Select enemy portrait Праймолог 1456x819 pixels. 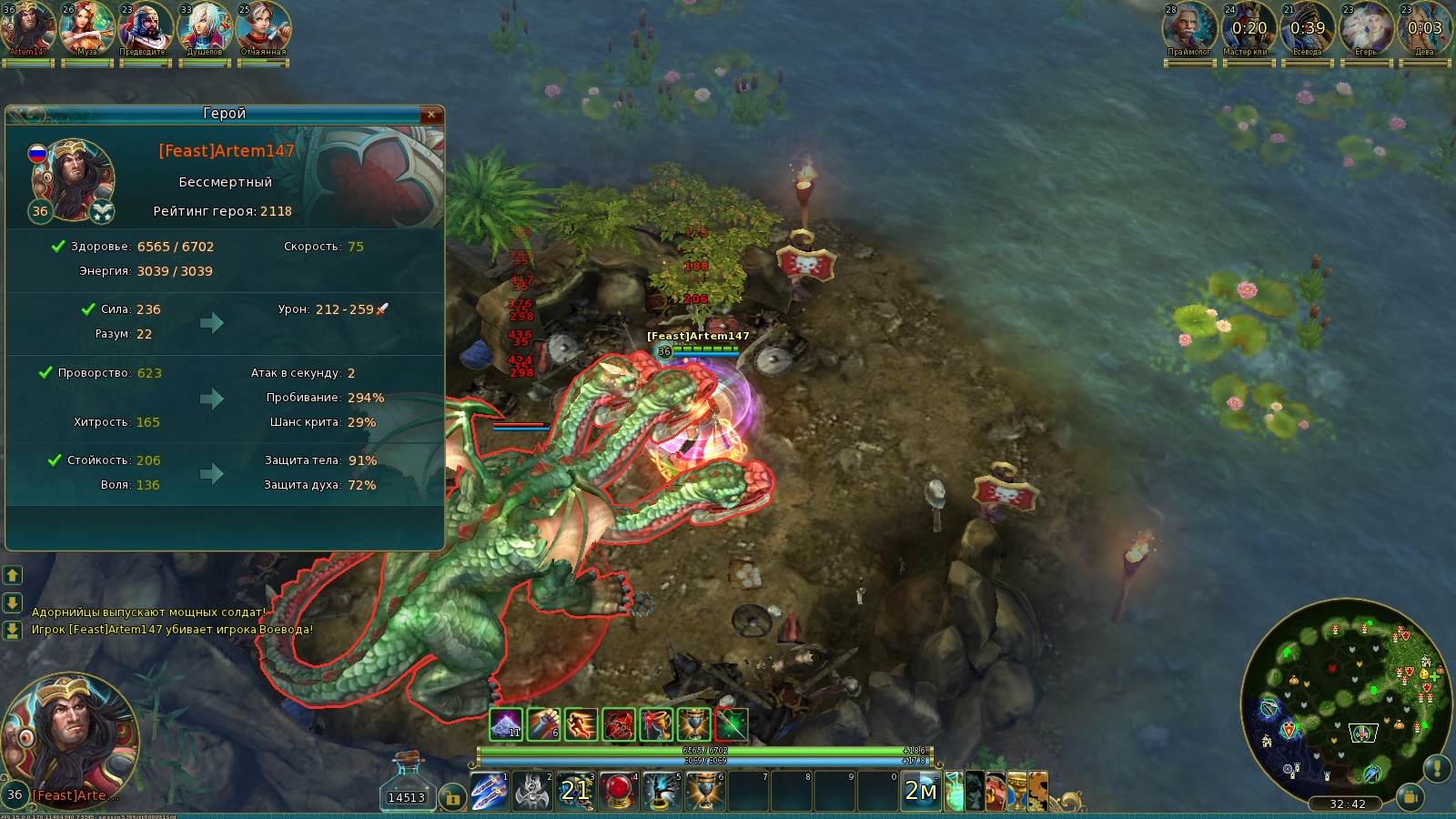coord(1189,27)
